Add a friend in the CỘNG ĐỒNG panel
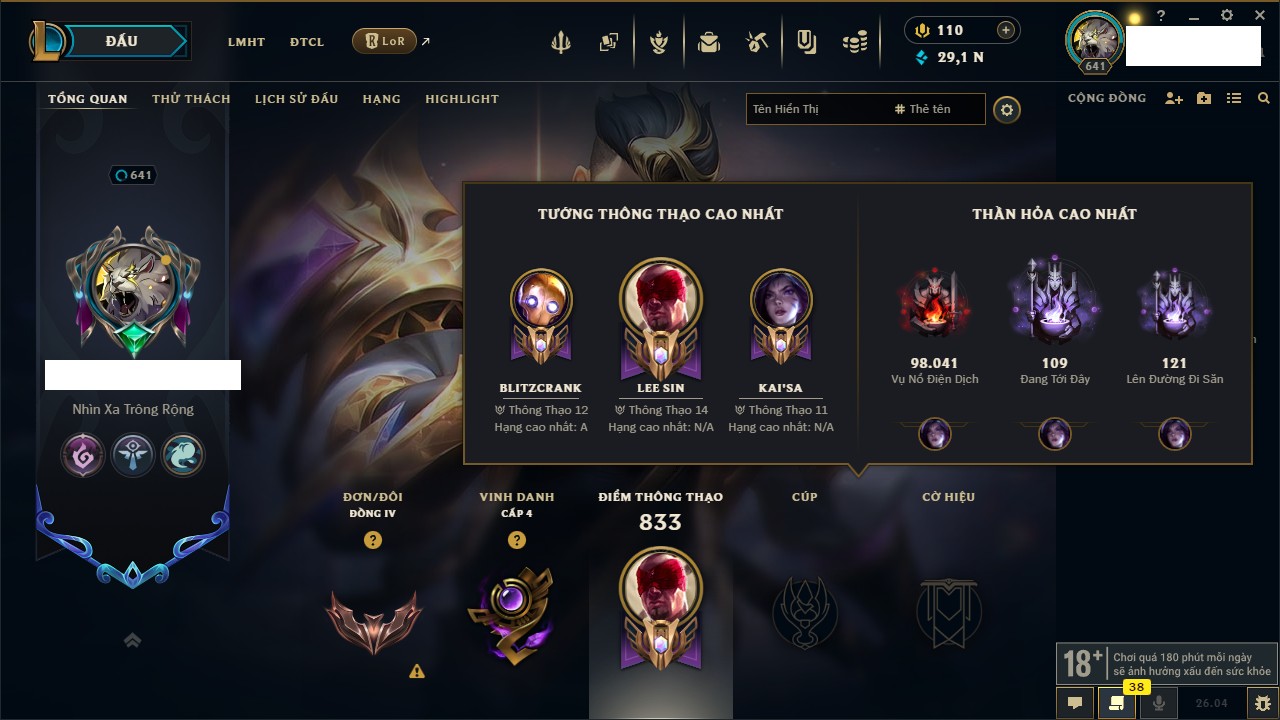 (x=1174, y=98)
